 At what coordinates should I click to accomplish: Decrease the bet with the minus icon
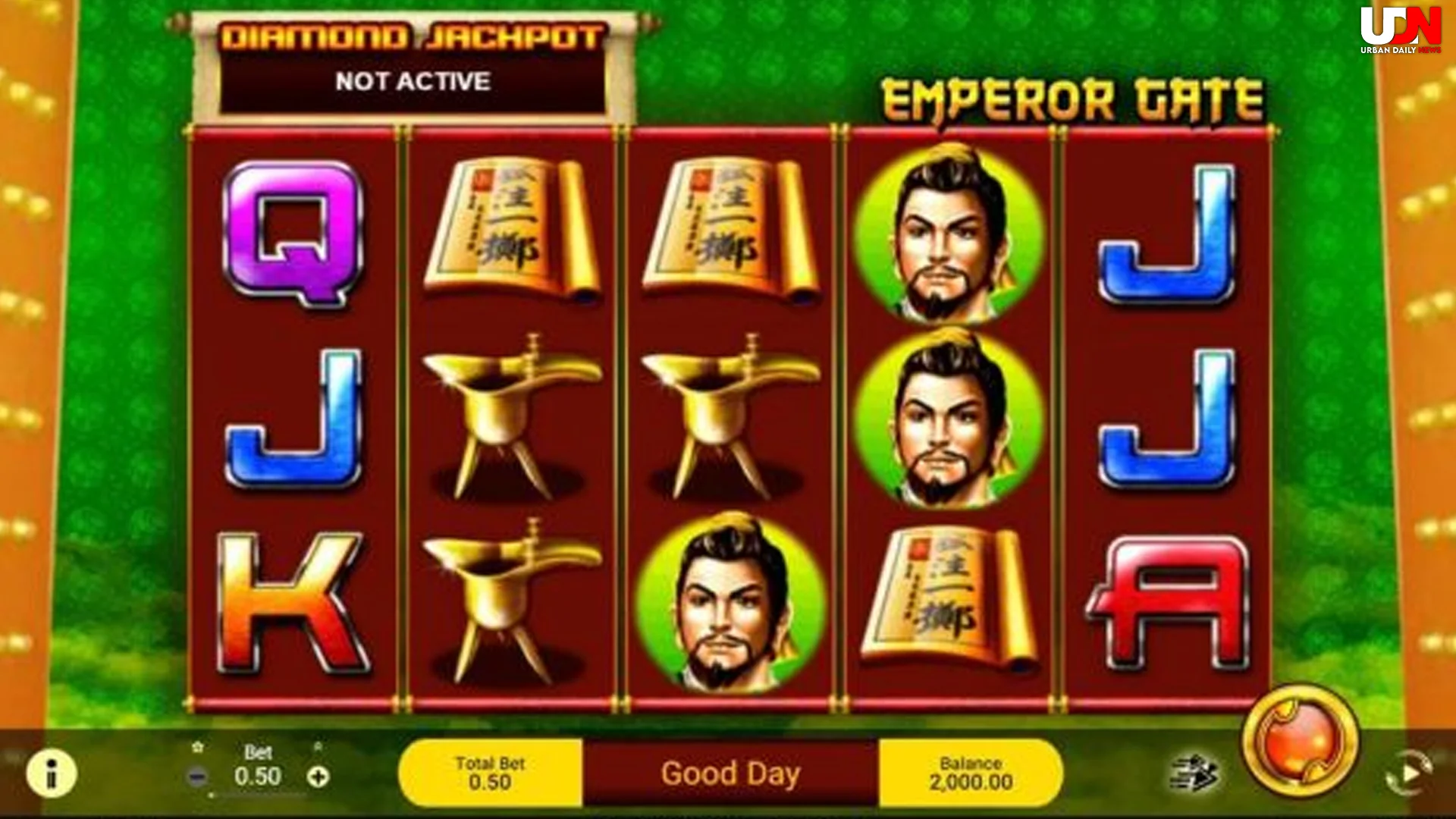pyautogui.click(x=199, y=777)
